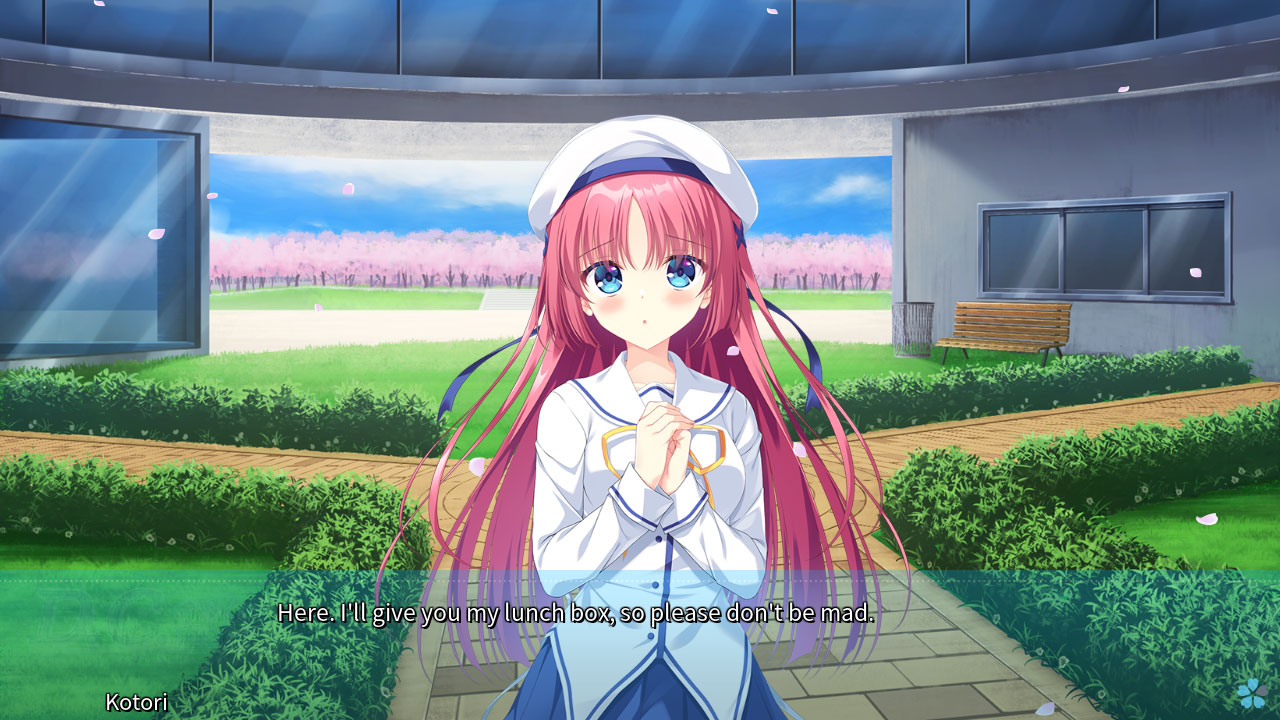Click the top petal of the flower indicator

pos(1252,683)
